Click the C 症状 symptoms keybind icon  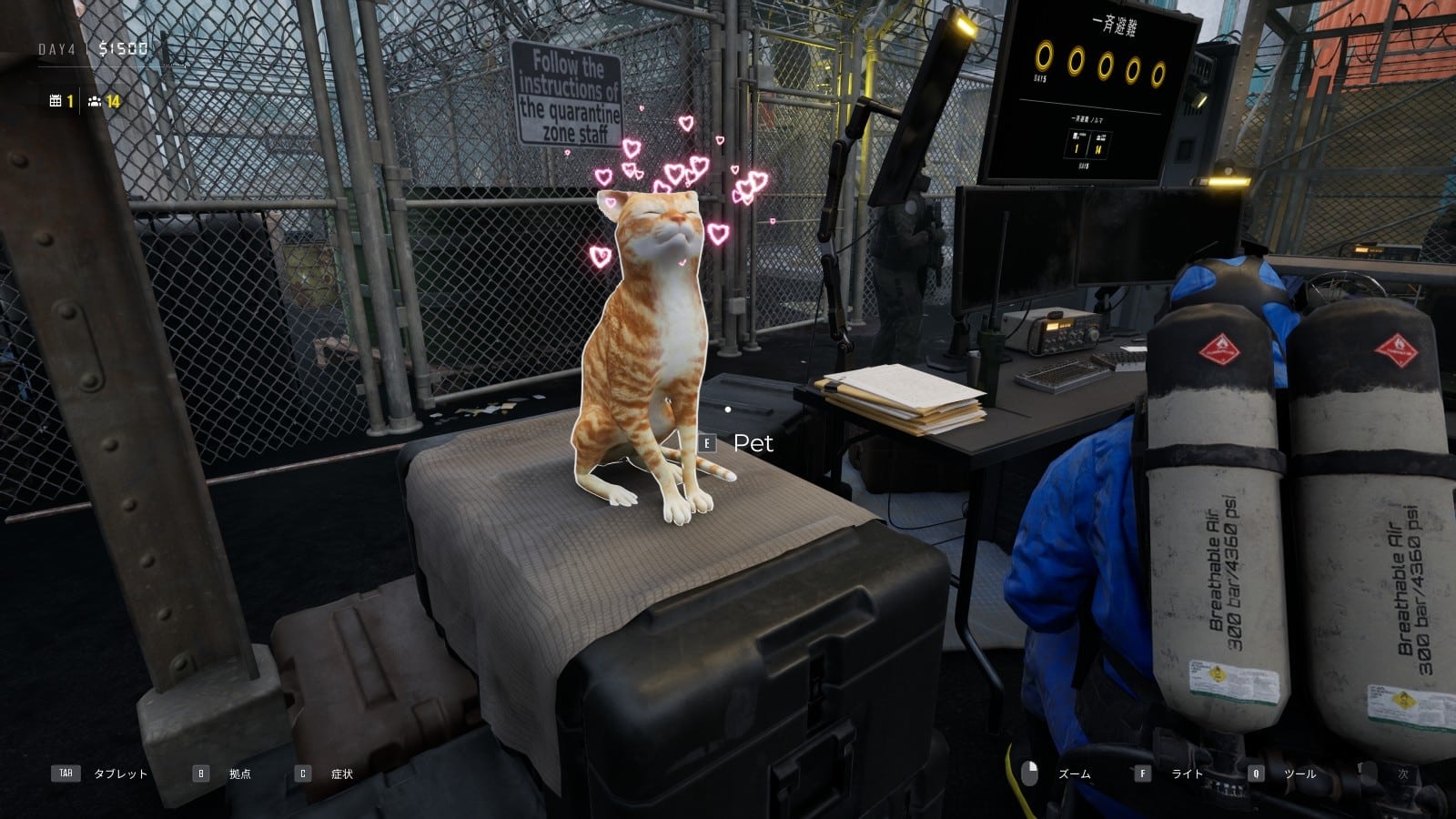pos(302,774)
